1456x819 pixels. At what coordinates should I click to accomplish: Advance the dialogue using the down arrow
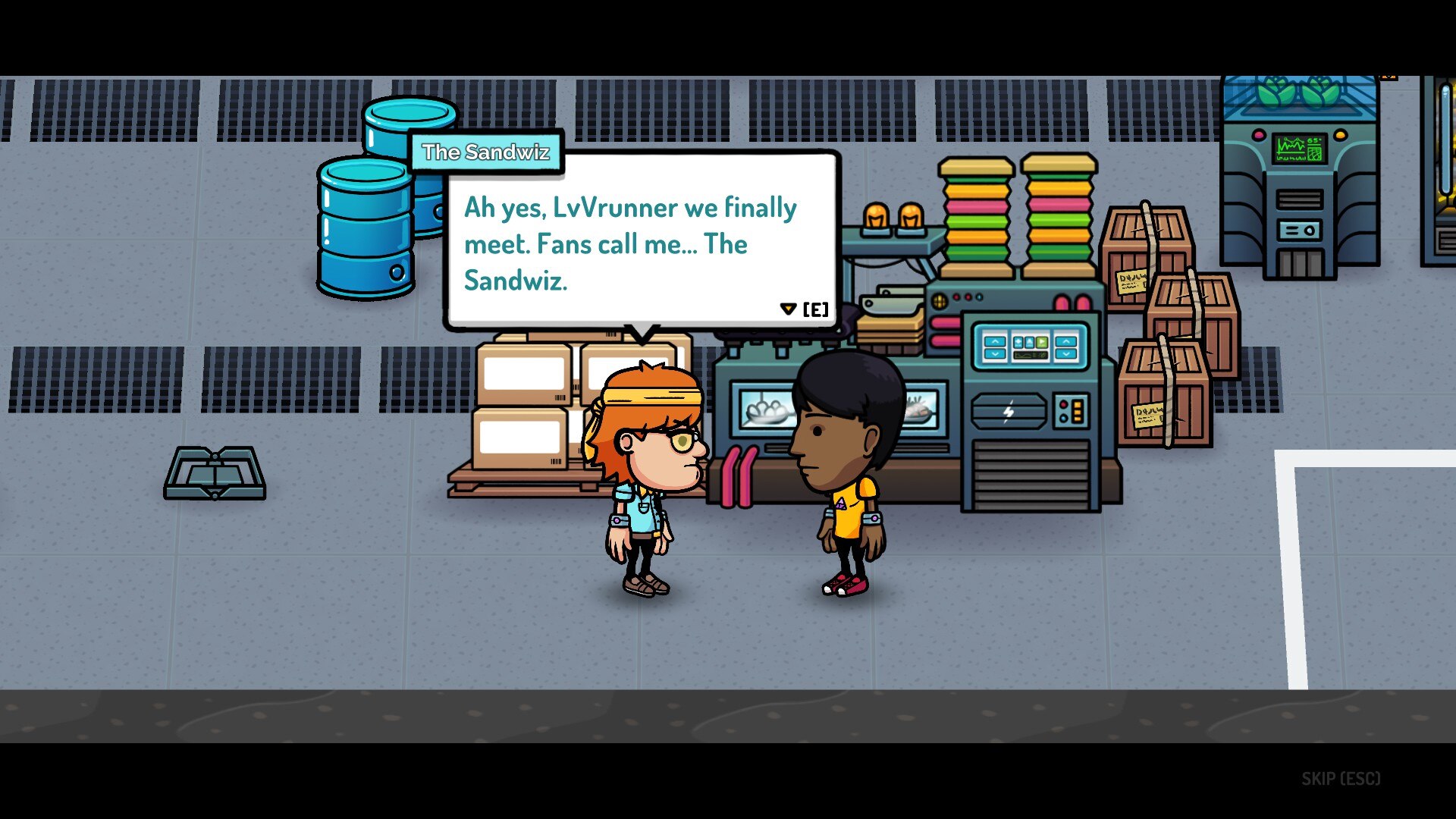(x=788, y=309)
